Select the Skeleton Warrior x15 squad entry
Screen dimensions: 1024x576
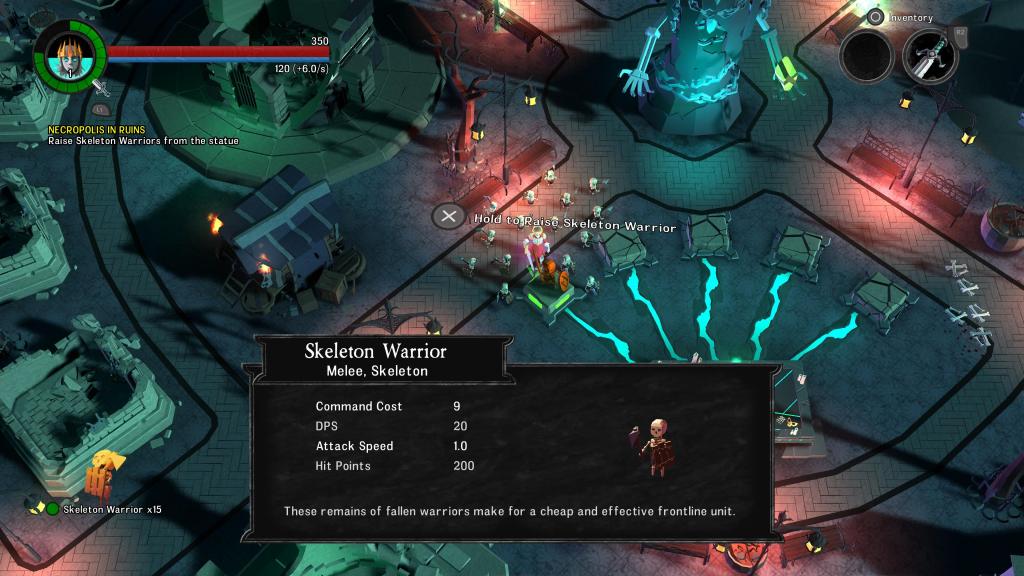[x=112, y=509]
